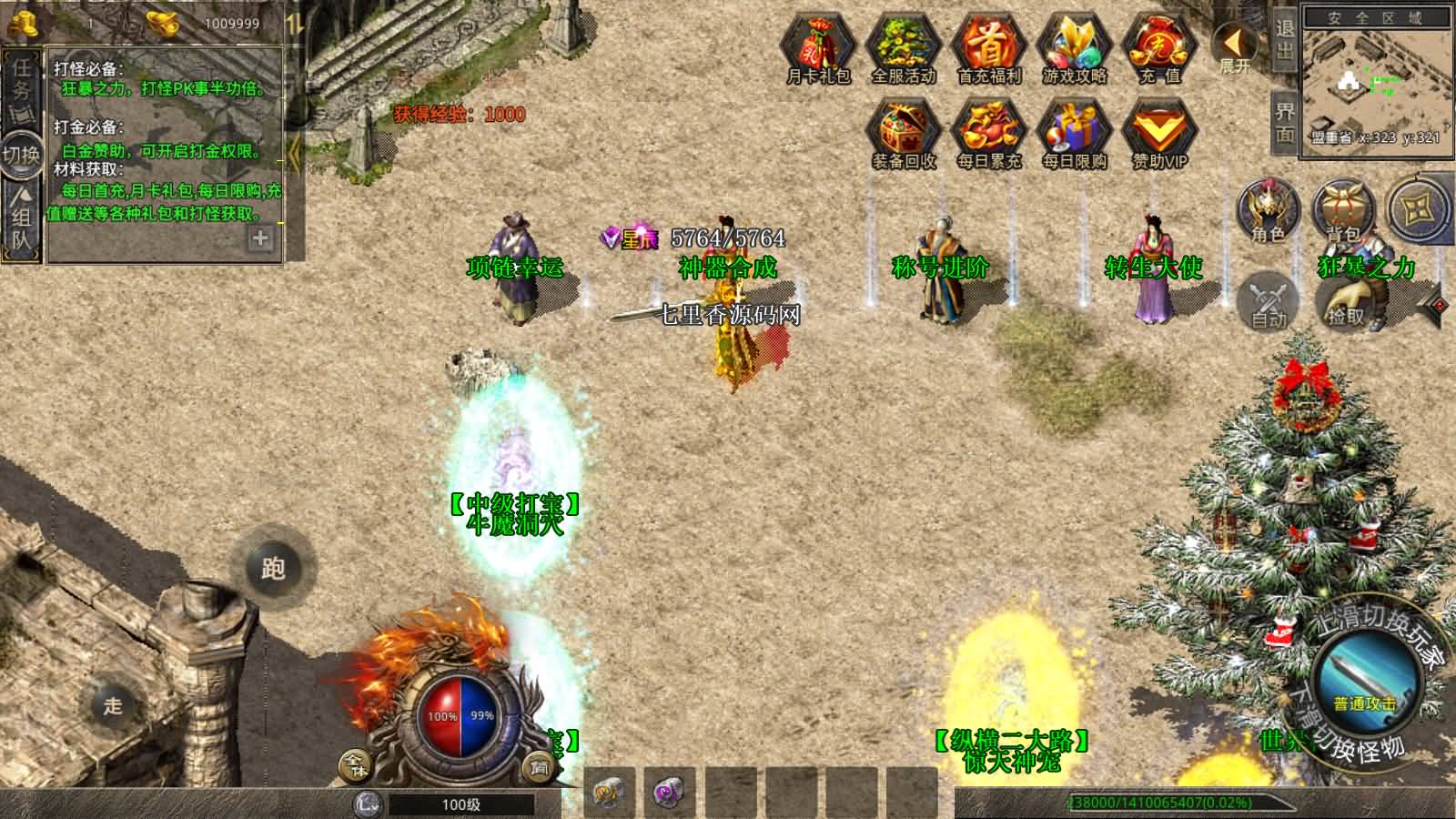Click the 展开 expand arrow button
The image size is (1456, 819).
[1234, 45]
